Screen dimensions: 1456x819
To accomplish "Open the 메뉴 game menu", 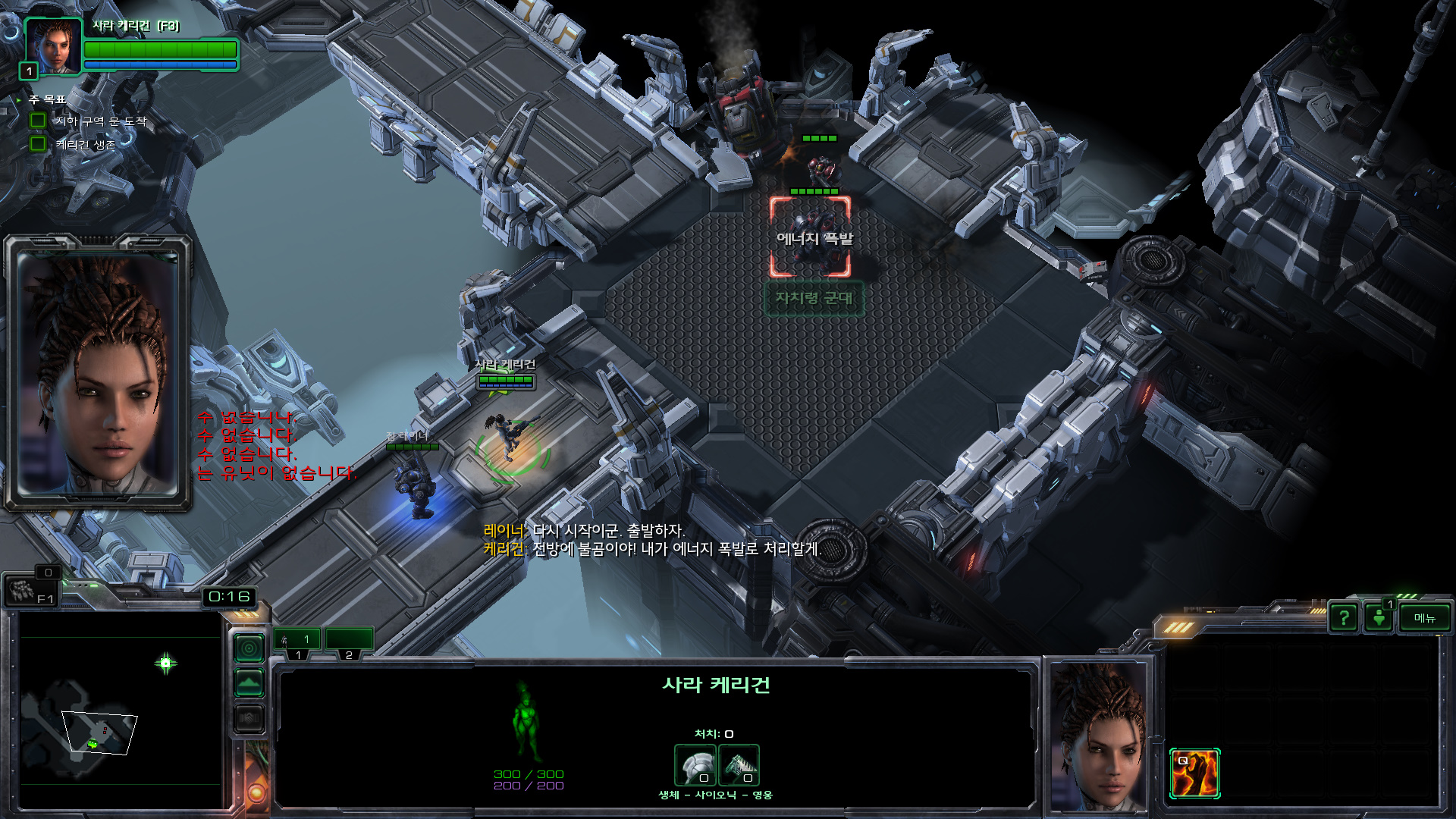I will coord(1424,618).
